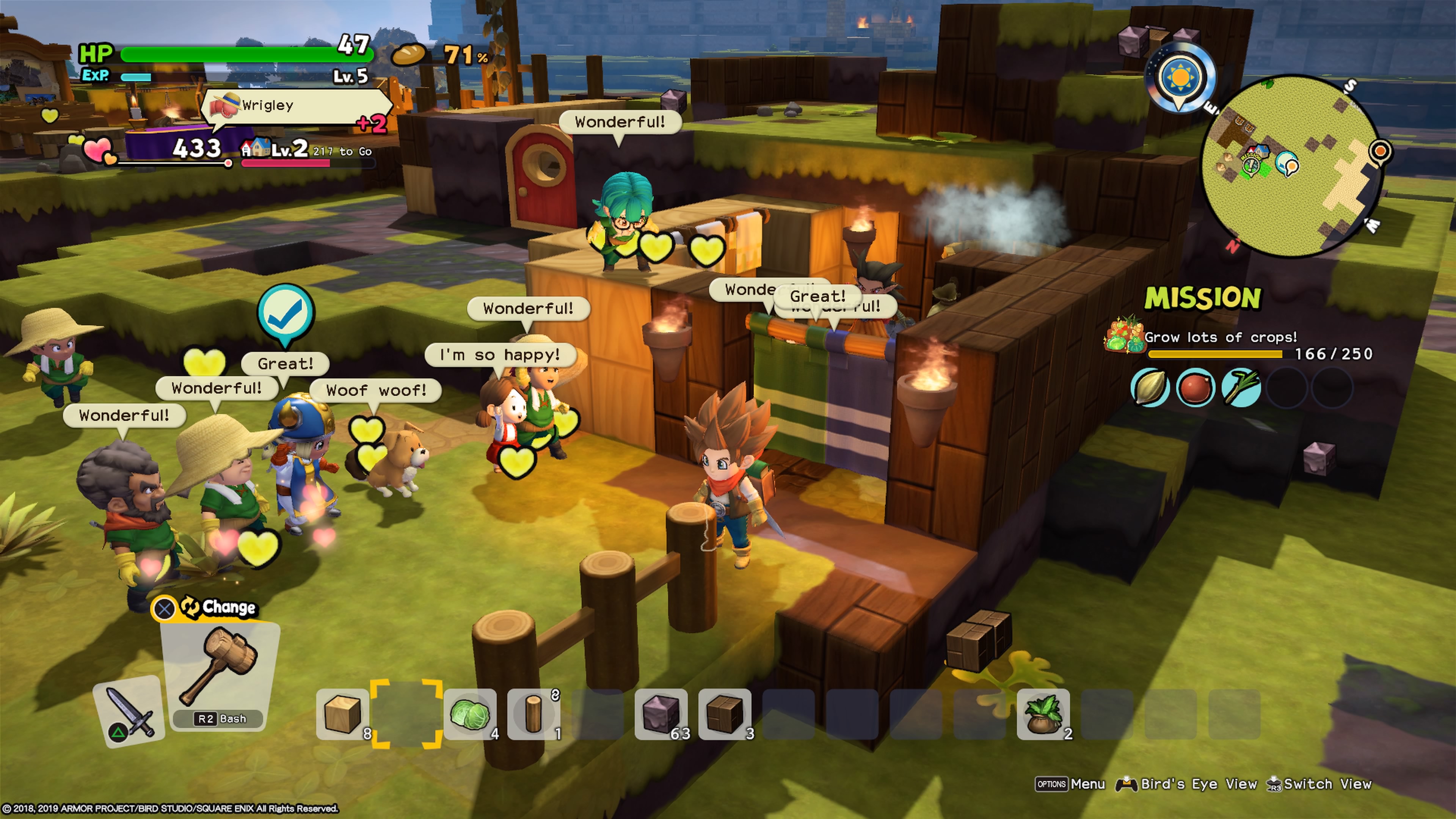This screenshot has height=819, width=1456.
Task: Select the red tomato mission icon
Action: click(1196, 388)
